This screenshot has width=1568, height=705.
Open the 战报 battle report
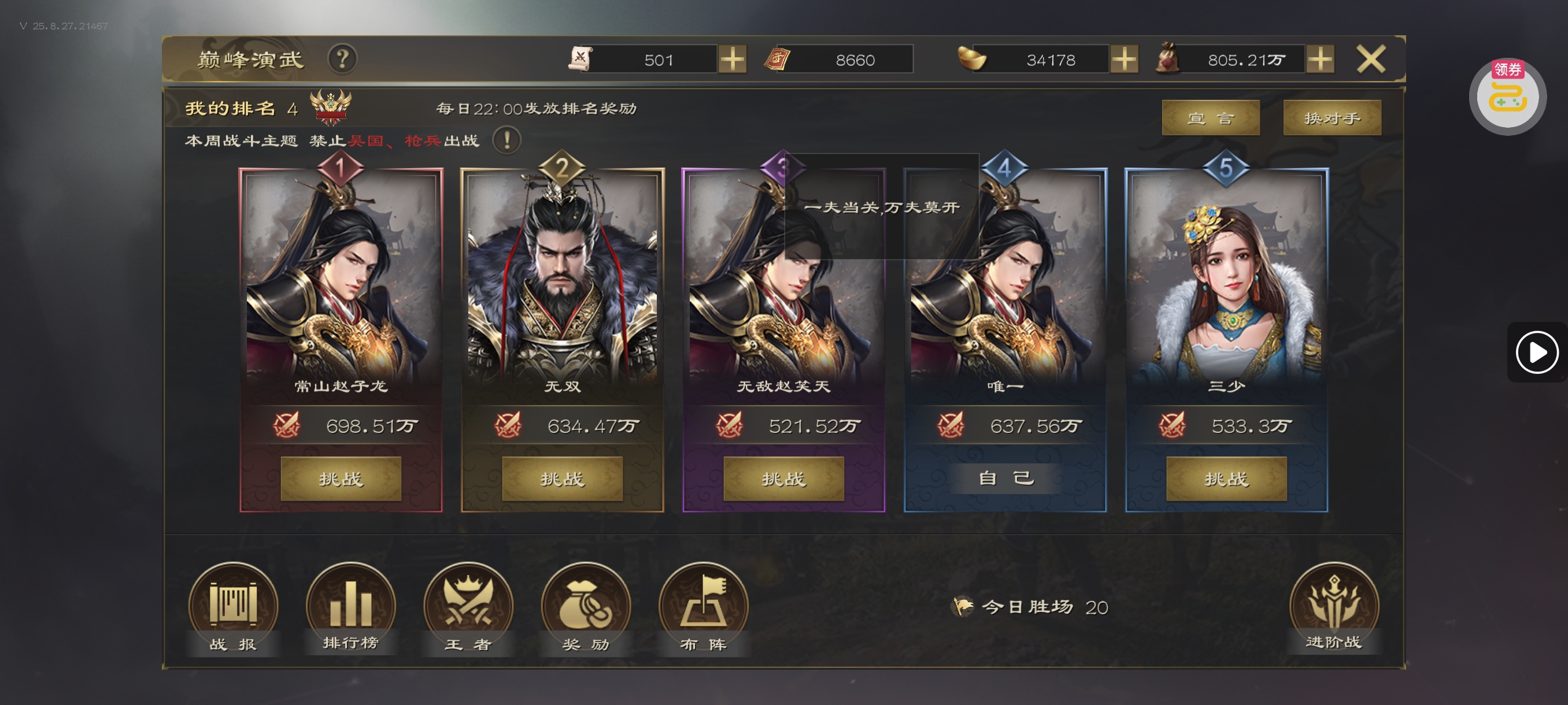click(233, 608)
